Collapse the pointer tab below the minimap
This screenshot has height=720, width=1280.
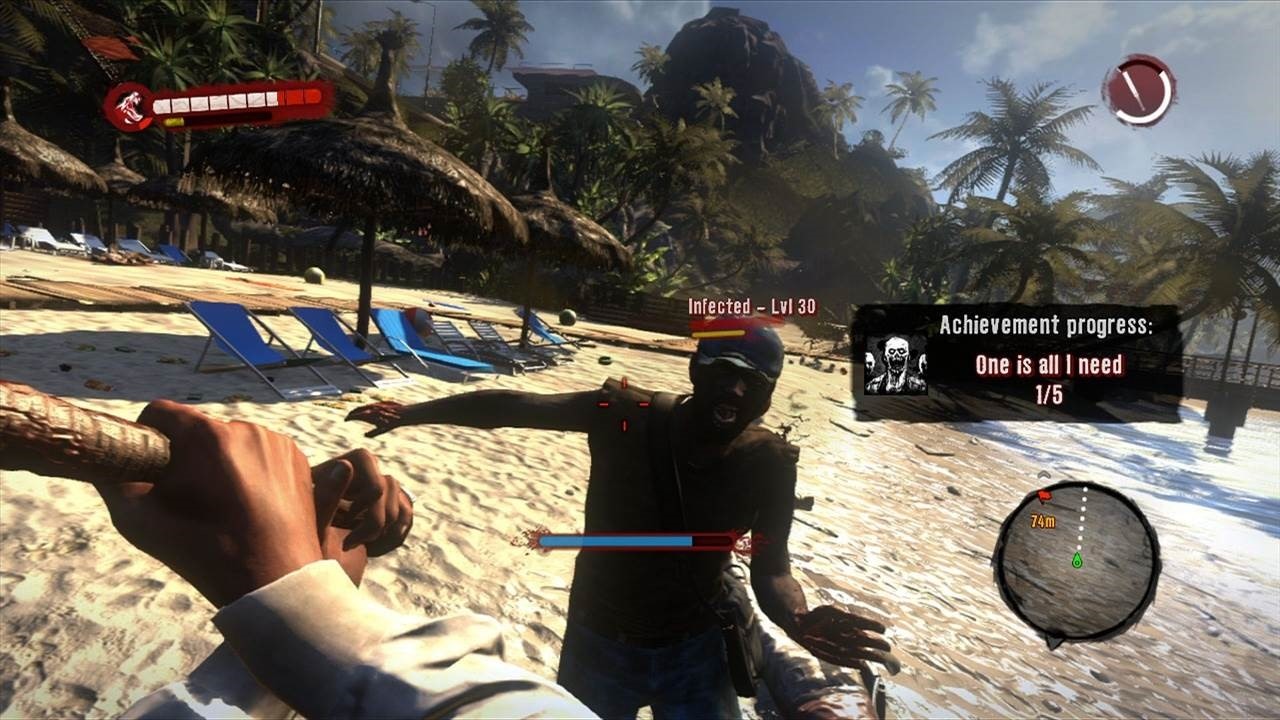(1054, 640)
